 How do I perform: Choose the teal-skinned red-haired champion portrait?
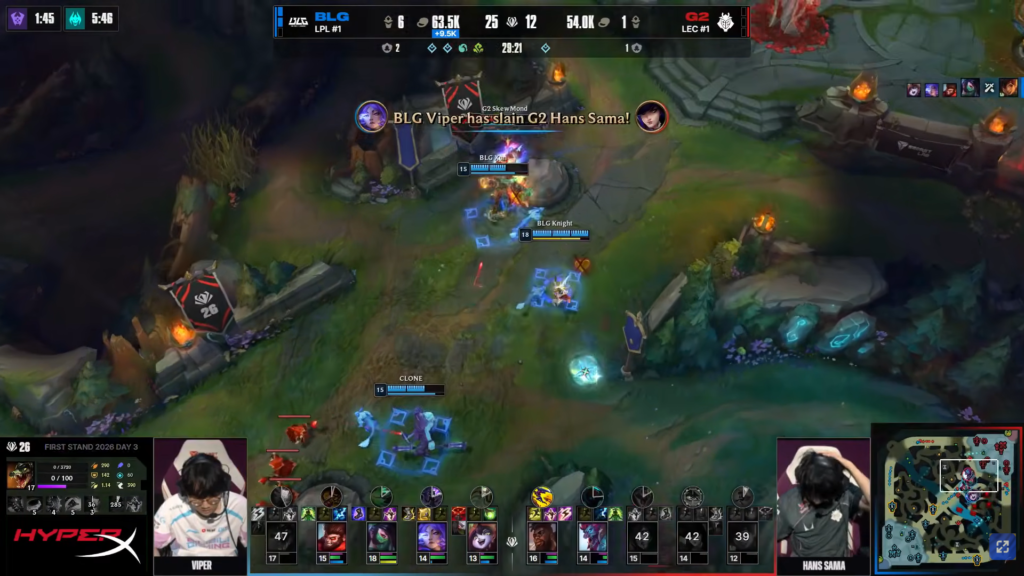click(592, 537)
